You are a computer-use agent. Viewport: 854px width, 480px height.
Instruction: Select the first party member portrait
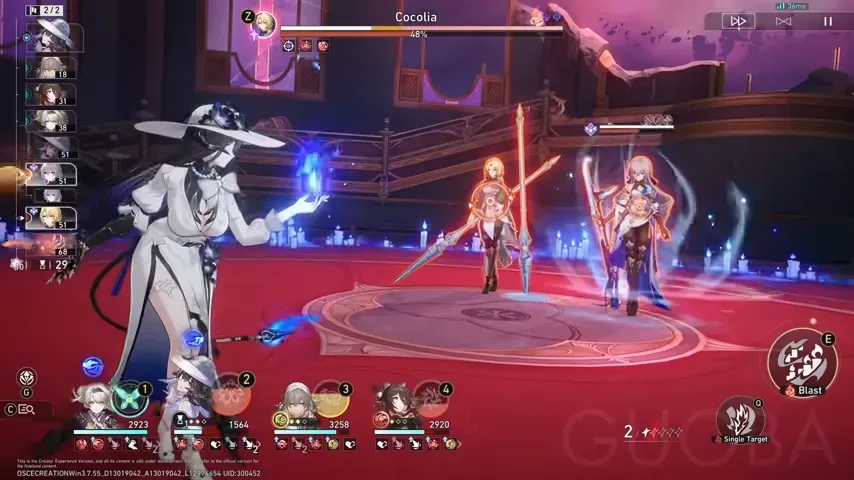click(x=95, y=407)
